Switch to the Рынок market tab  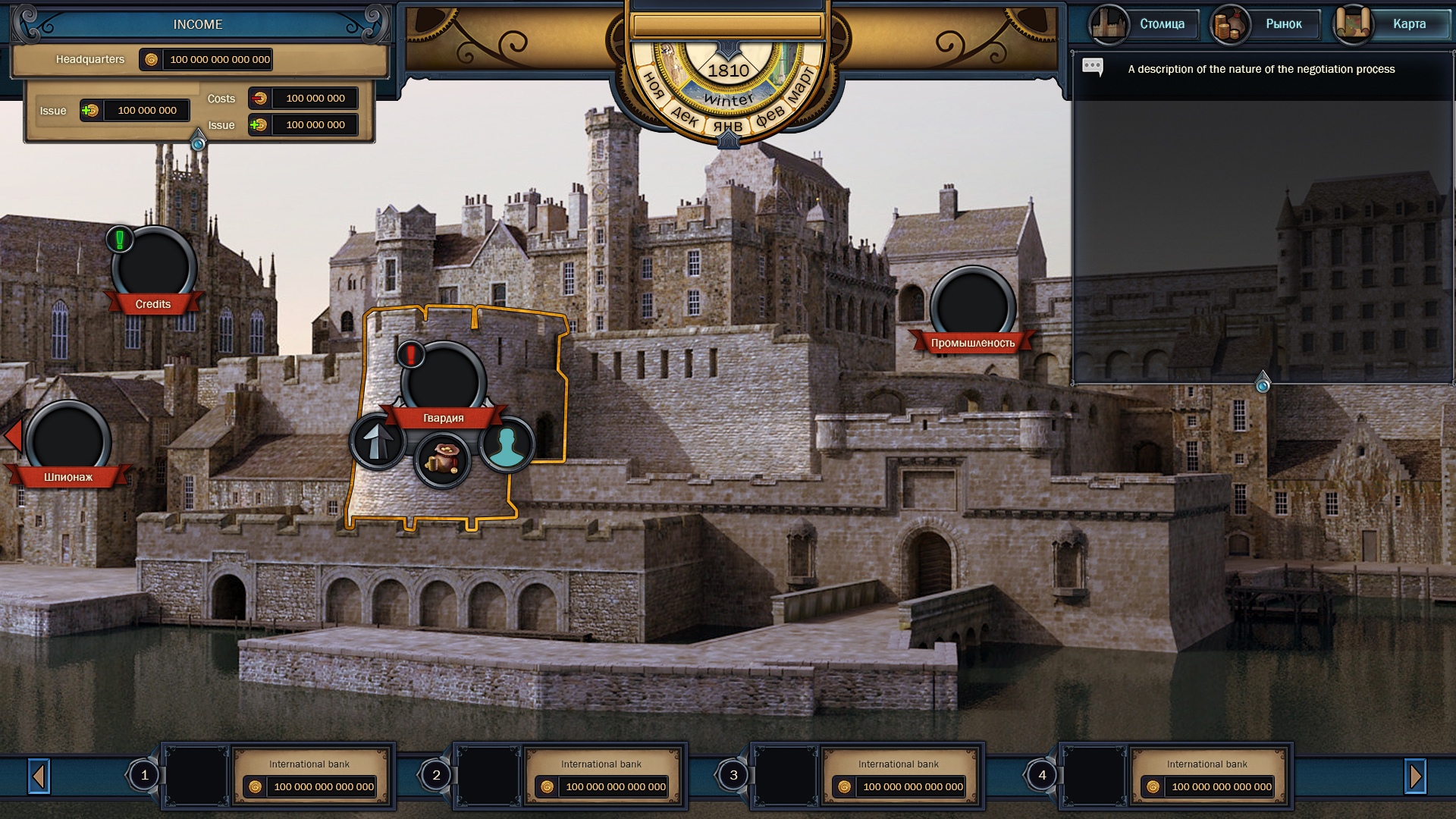[x=1266, y=24]
